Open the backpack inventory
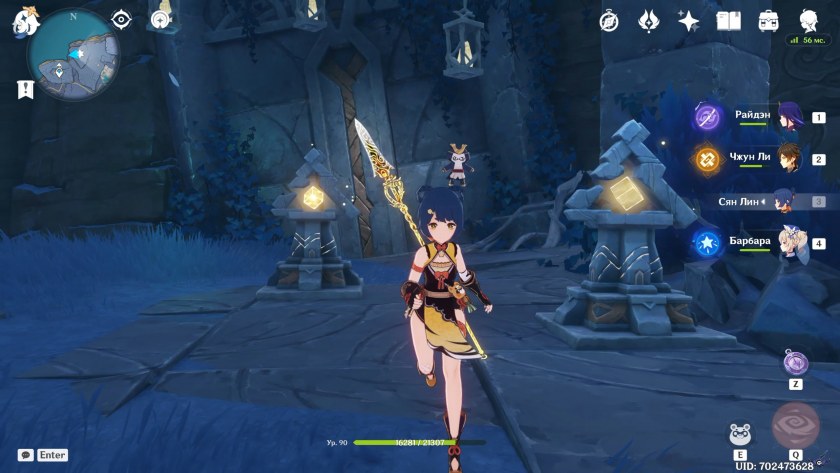This screenshot has height=473, width=840. click(x=768, y=20)
